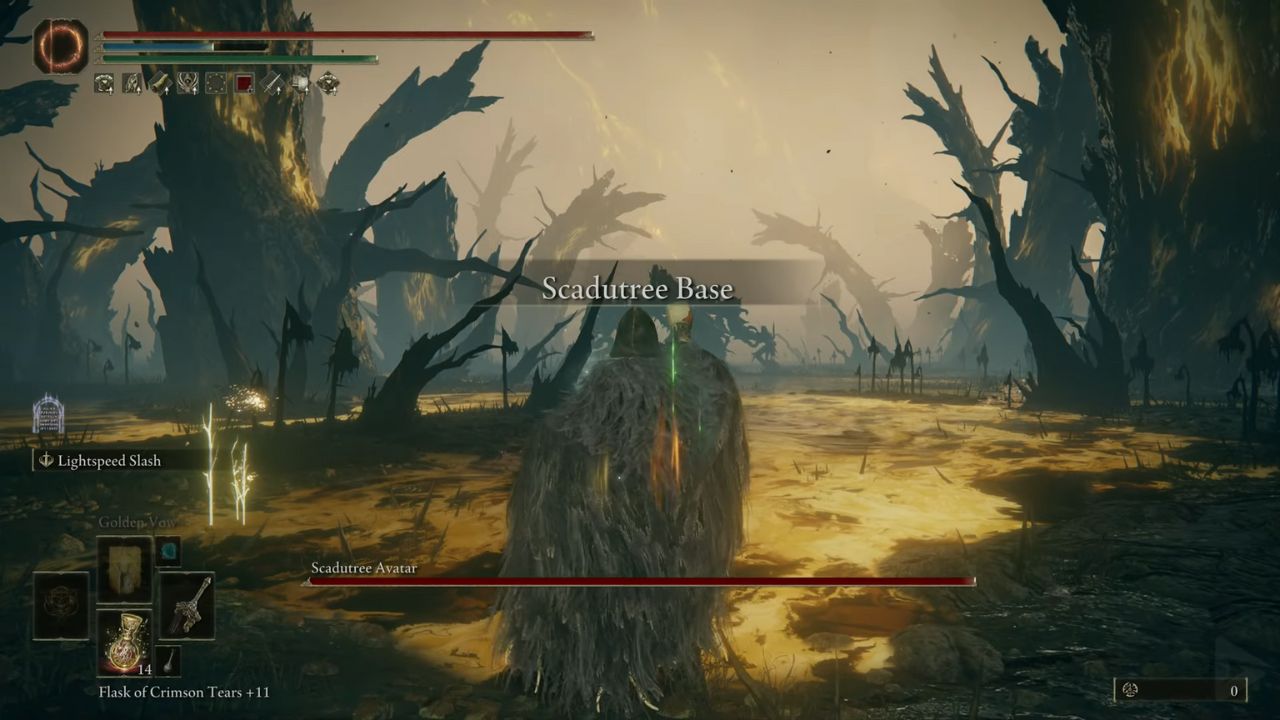Expand the Scadutree Base location banner
The image size is (1280, 720).
pyautogui.click(x=640, y=288)
